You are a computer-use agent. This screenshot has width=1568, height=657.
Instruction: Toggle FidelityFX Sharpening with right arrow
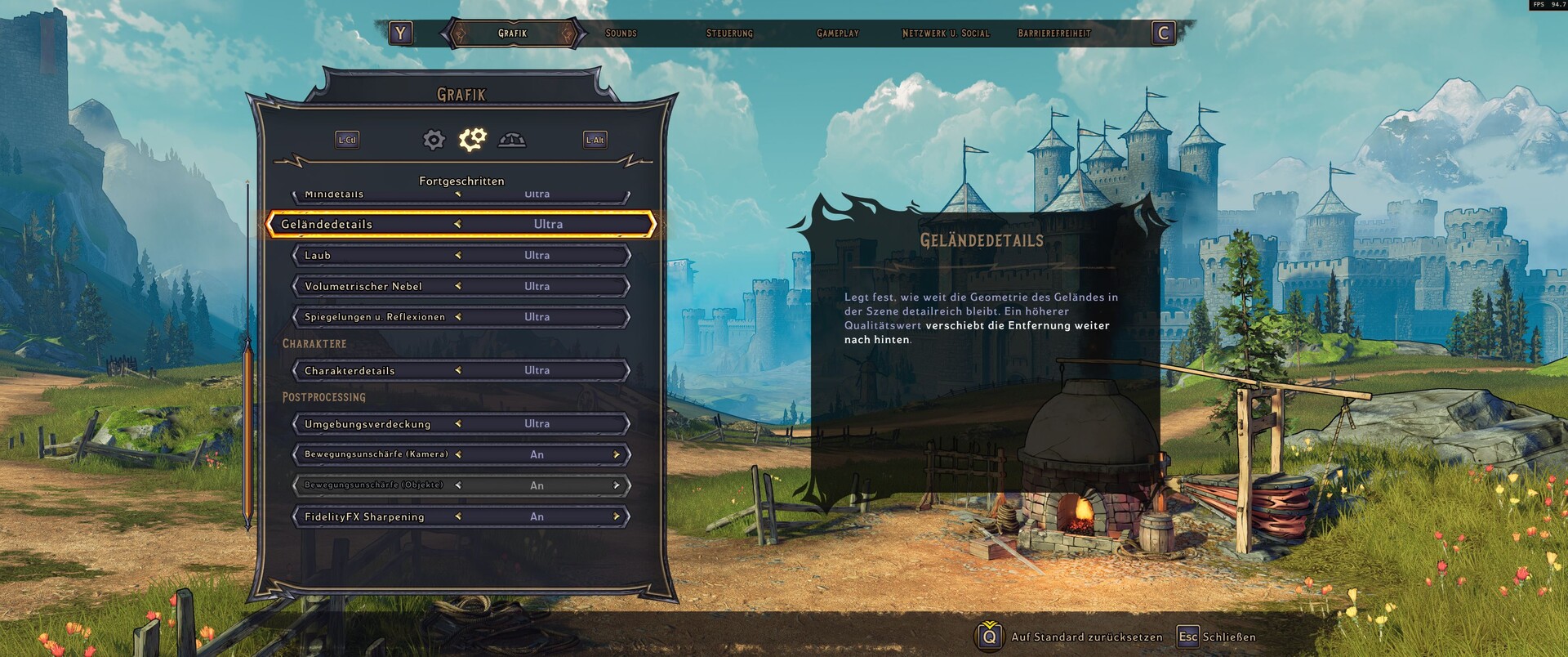coord(617,516)
